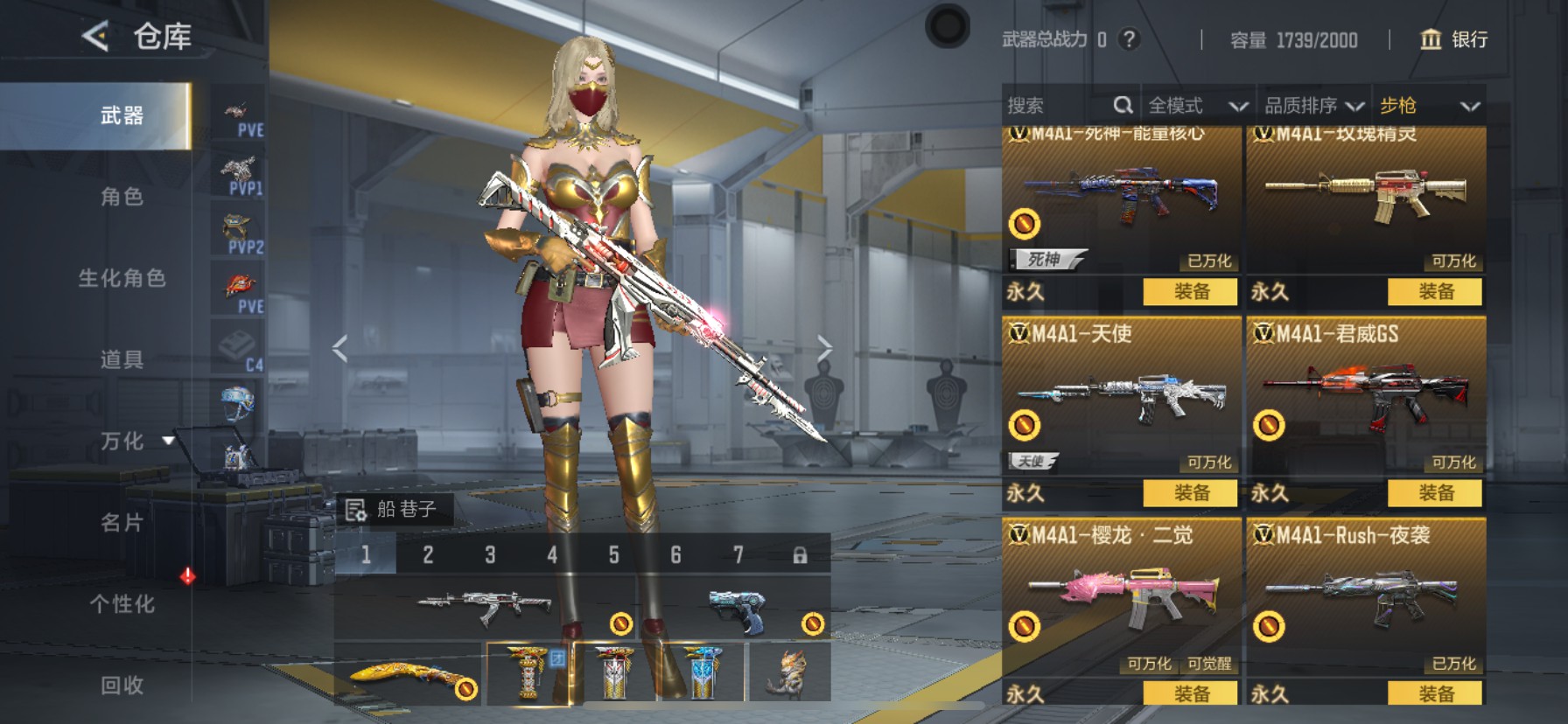Viewport: 1568px width, 724px height.
Task: Open the 银行 bank
Action: [x=1453, y=39]
